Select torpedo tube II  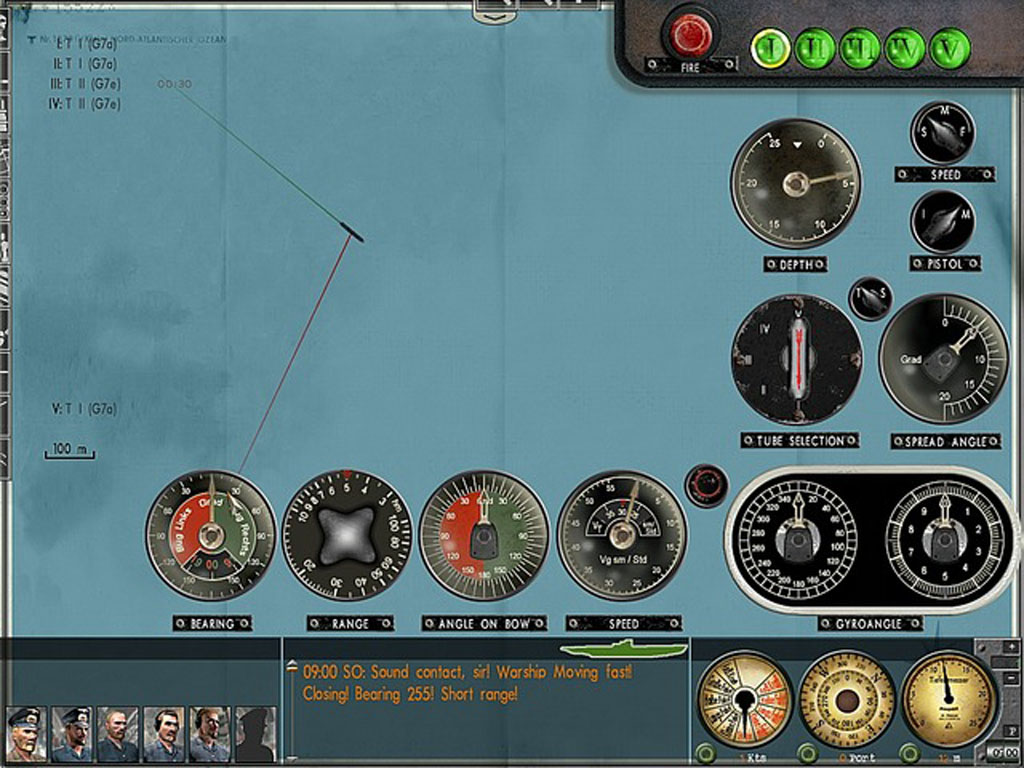pos(815,48)
